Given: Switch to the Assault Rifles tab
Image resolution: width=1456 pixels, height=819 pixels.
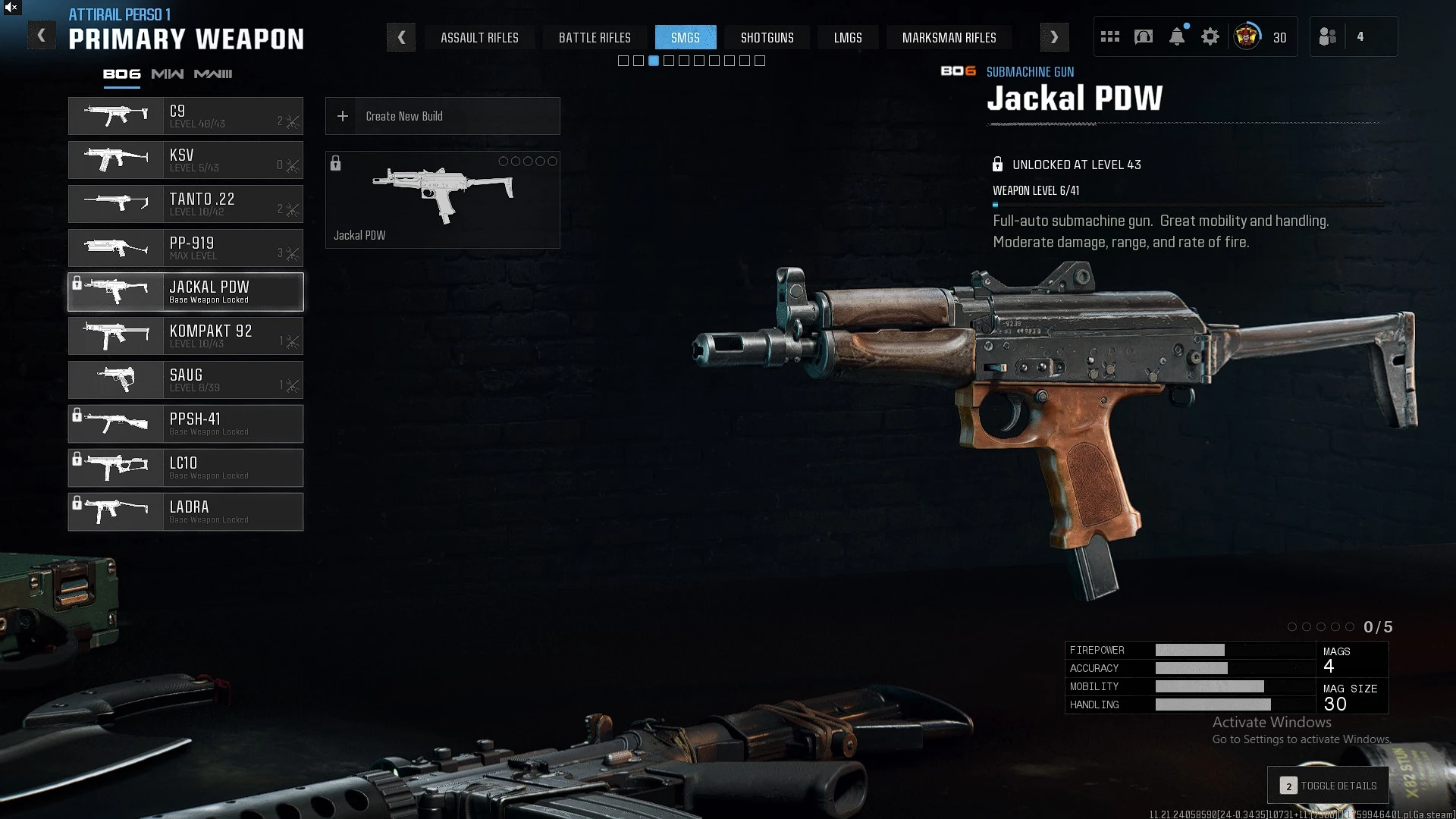Looking at the screenshot, I should tap(479, 37).
